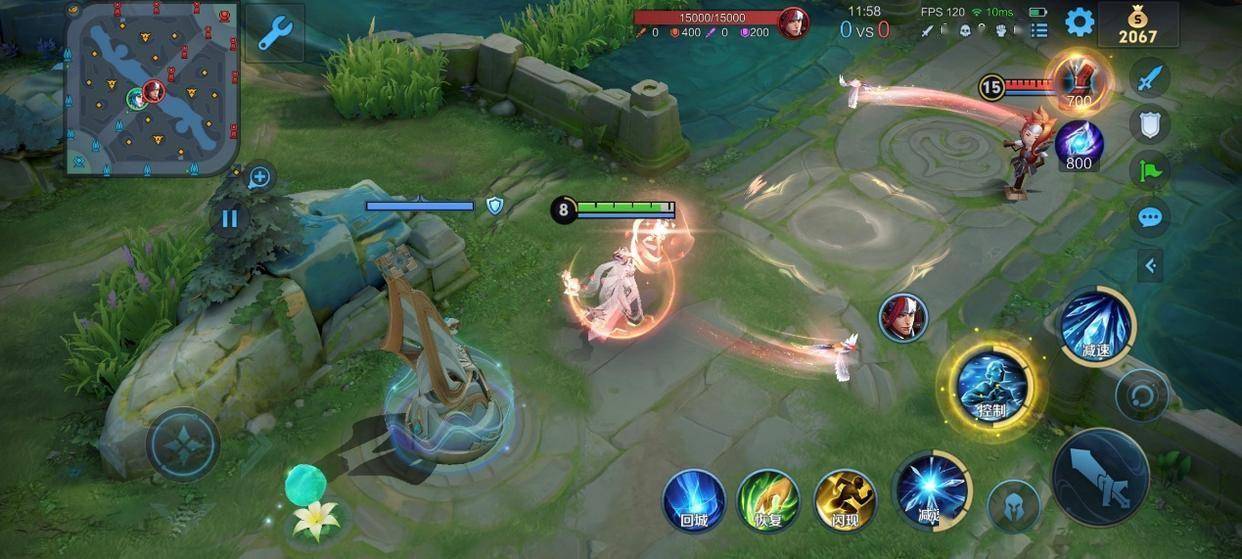Send the shield defend signal
1242x559 pixels.
pos(1150,124)
